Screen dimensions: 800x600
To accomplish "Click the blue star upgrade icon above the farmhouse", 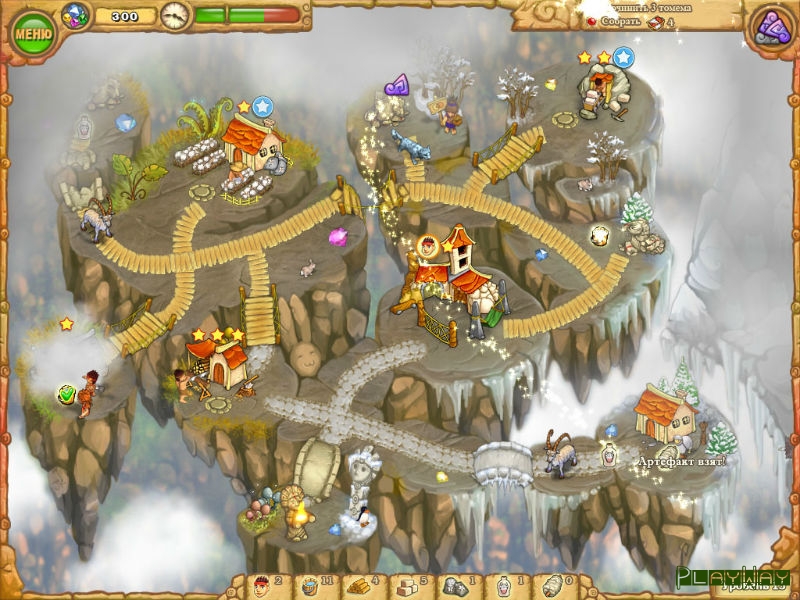I will pos(263,105).
